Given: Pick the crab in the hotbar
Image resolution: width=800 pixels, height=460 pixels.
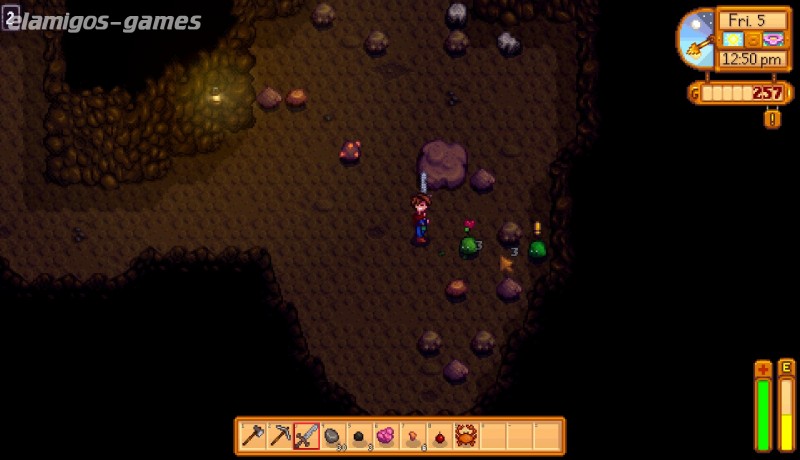Looking at the screenshot, I should tap(466, 435).
